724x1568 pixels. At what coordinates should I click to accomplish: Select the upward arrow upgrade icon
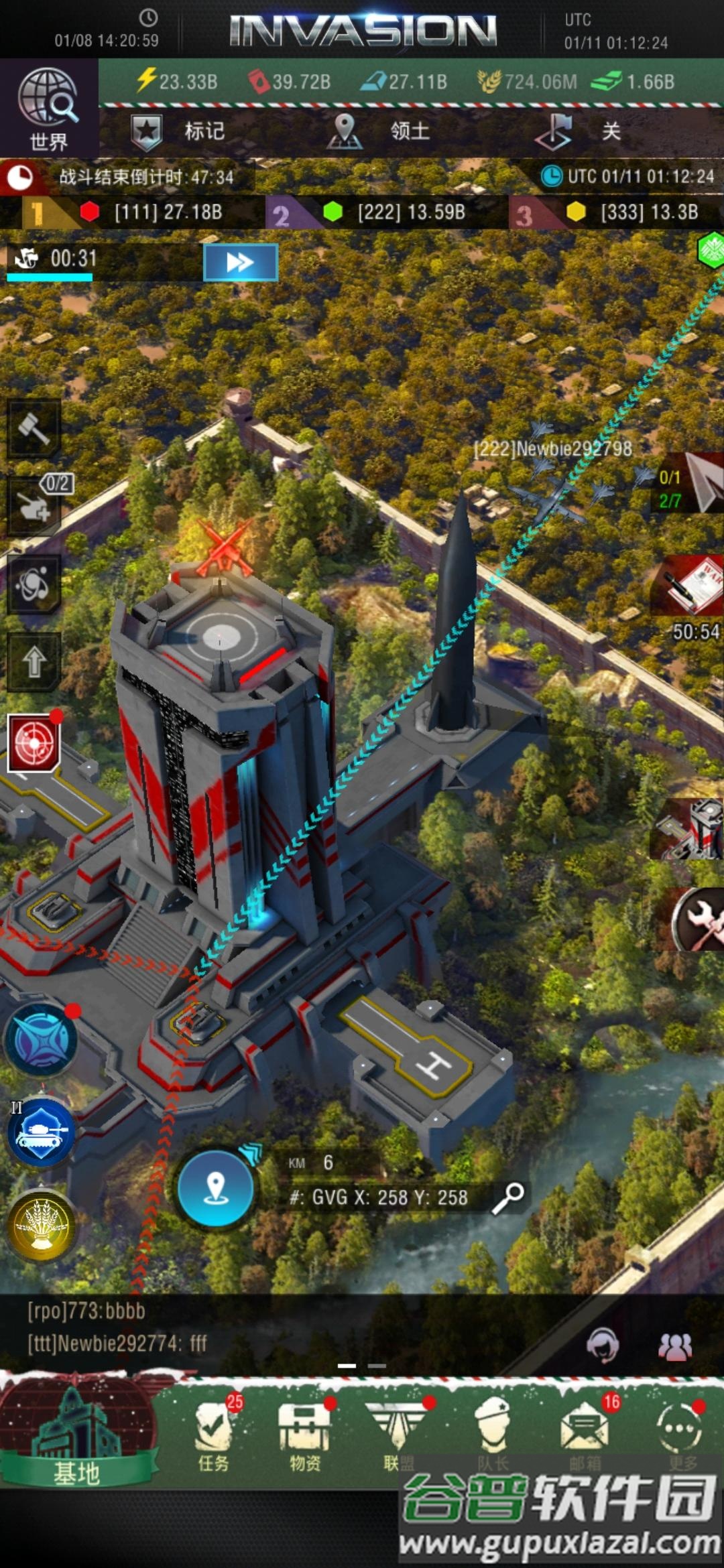[34, 662]
